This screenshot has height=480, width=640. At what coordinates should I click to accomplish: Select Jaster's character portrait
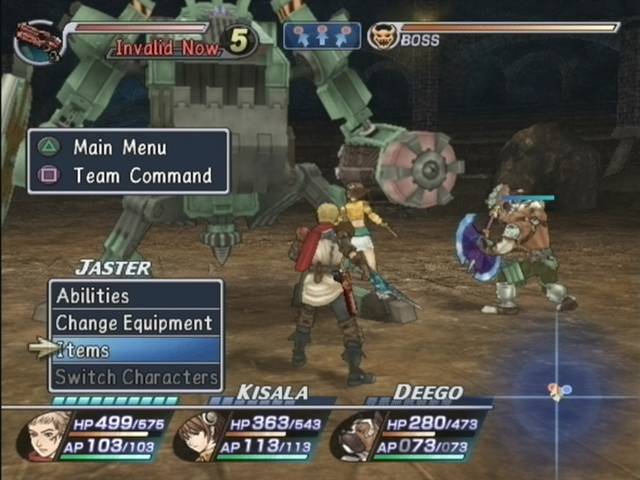click(x=43, y=435)
